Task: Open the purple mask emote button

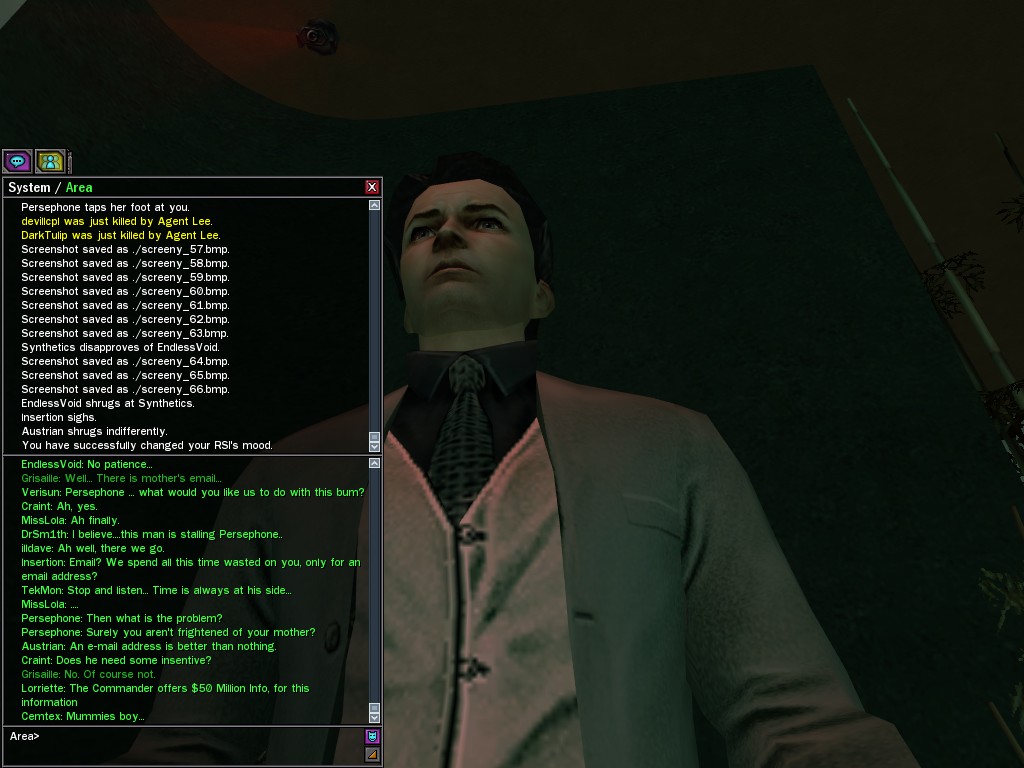Action: pos(372,737)
